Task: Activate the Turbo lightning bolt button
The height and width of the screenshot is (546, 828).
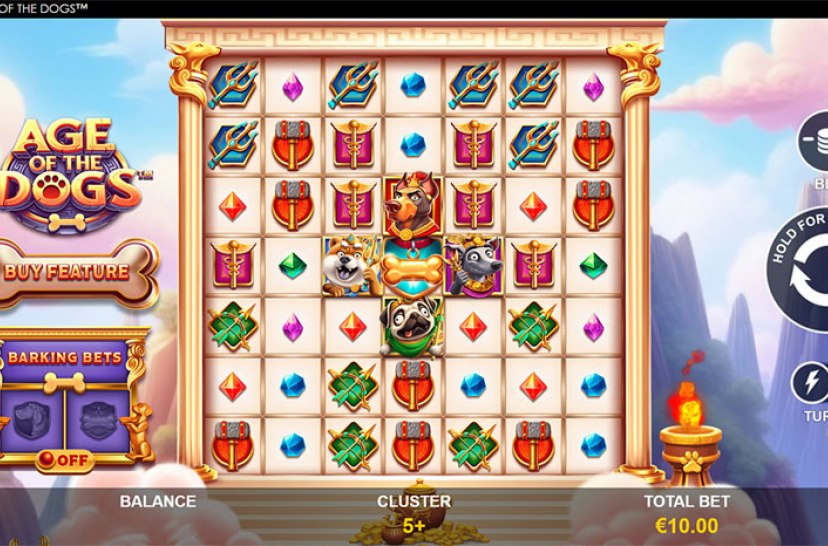Action: click(811, 384)
